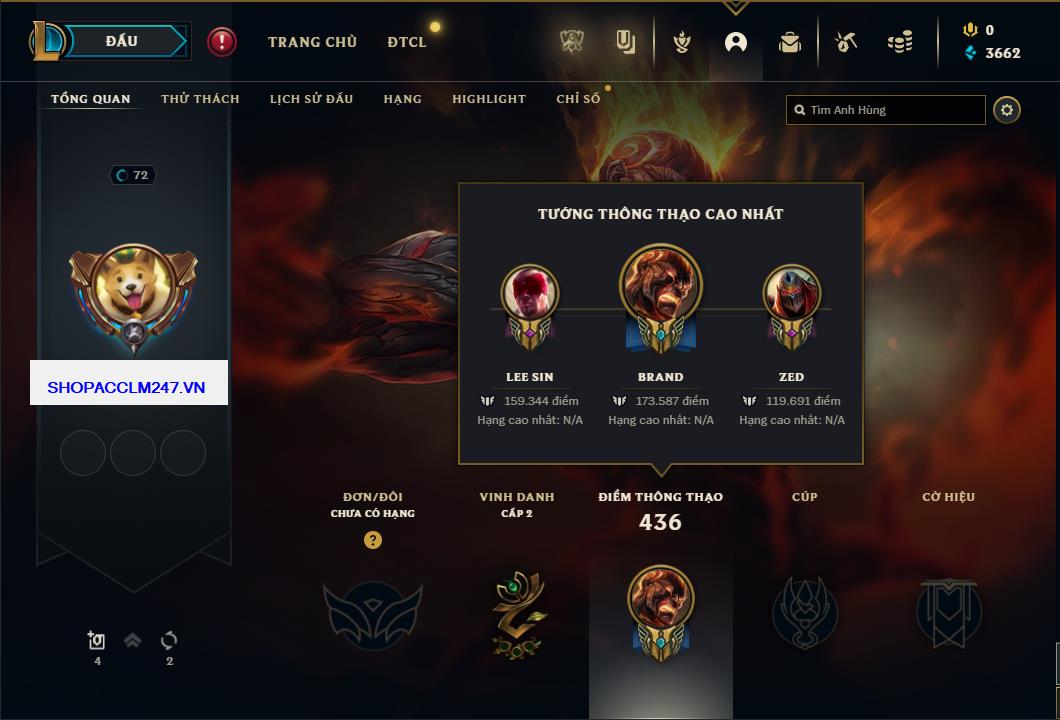
Task: Click the ĐƠN/ĐÔI rank emblem
Action: 372,614
